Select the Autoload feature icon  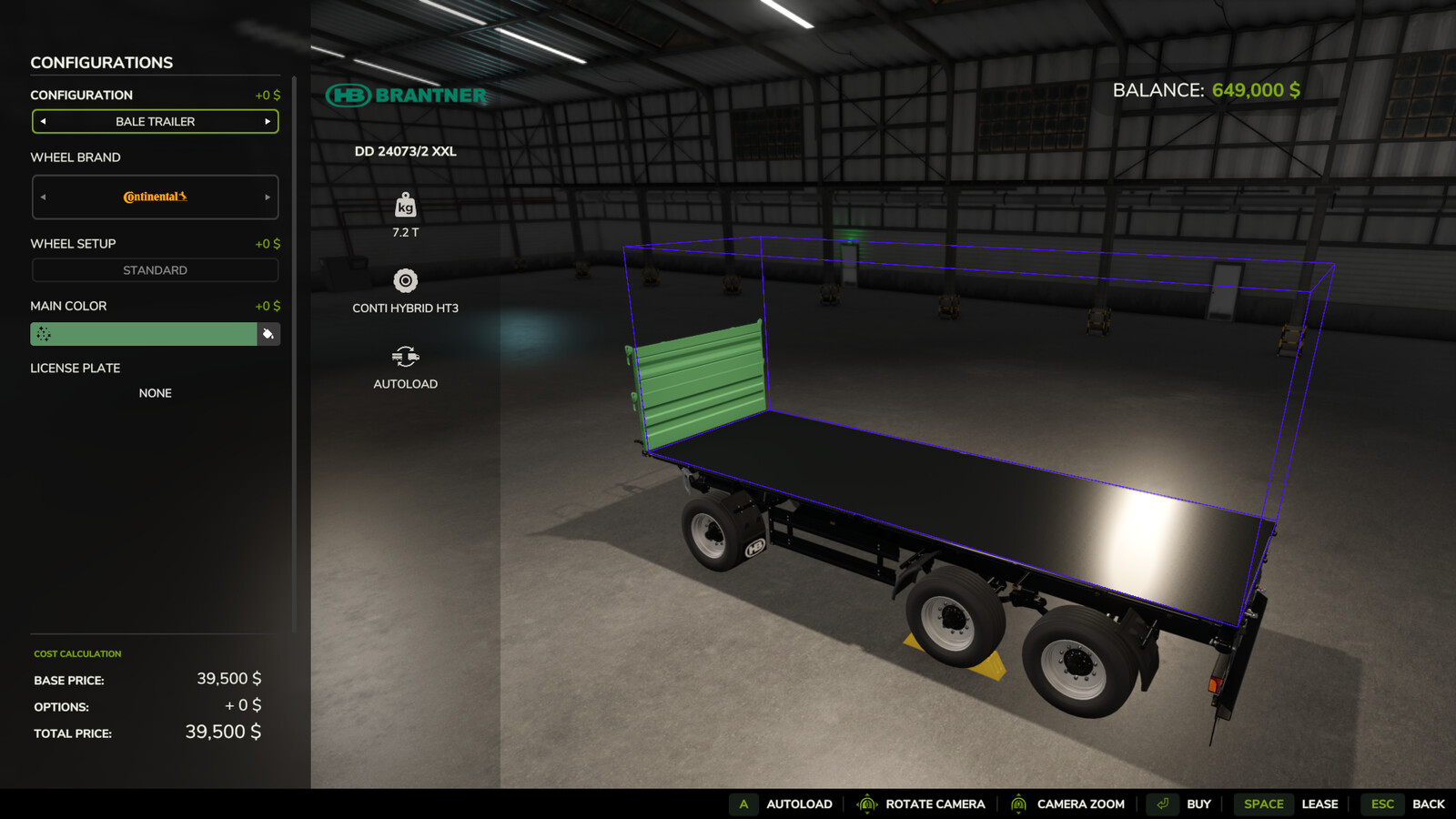coord(405,357)
